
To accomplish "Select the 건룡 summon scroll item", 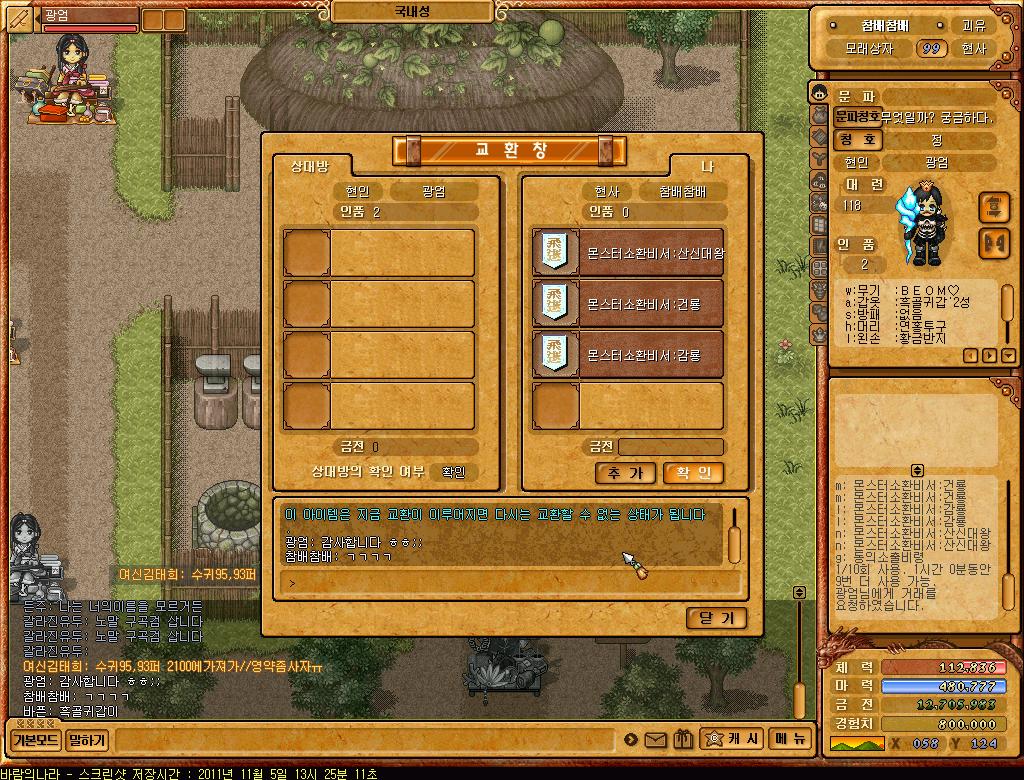I will [x=628, y=304].
